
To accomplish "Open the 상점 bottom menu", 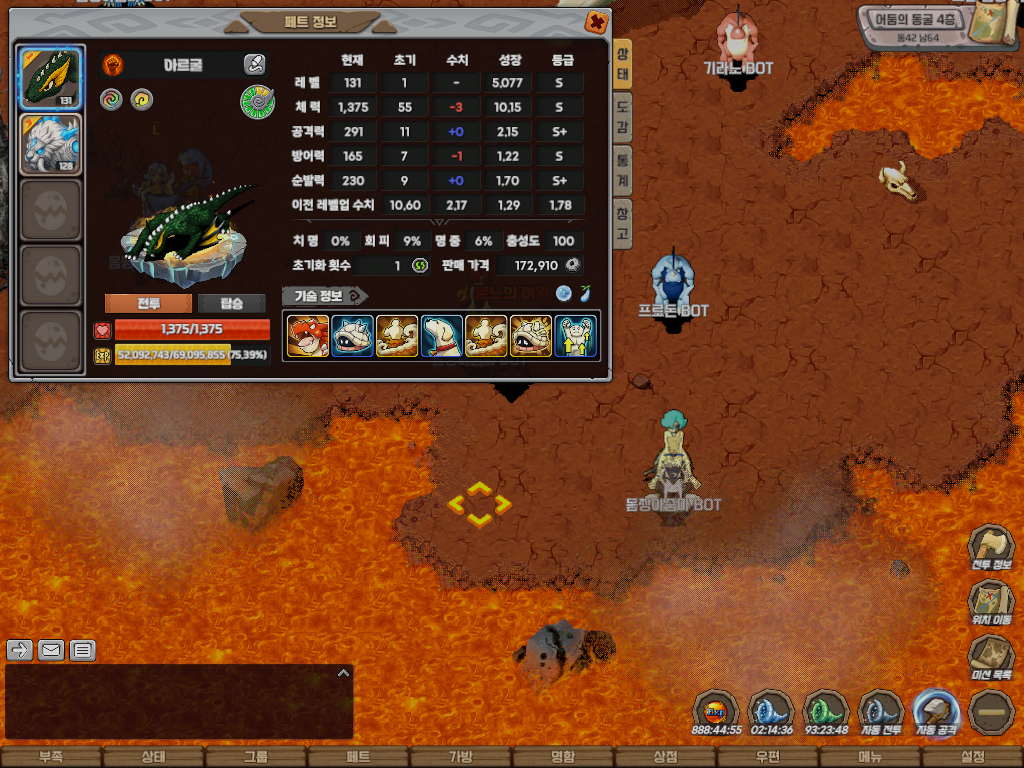I will point(665,757).
